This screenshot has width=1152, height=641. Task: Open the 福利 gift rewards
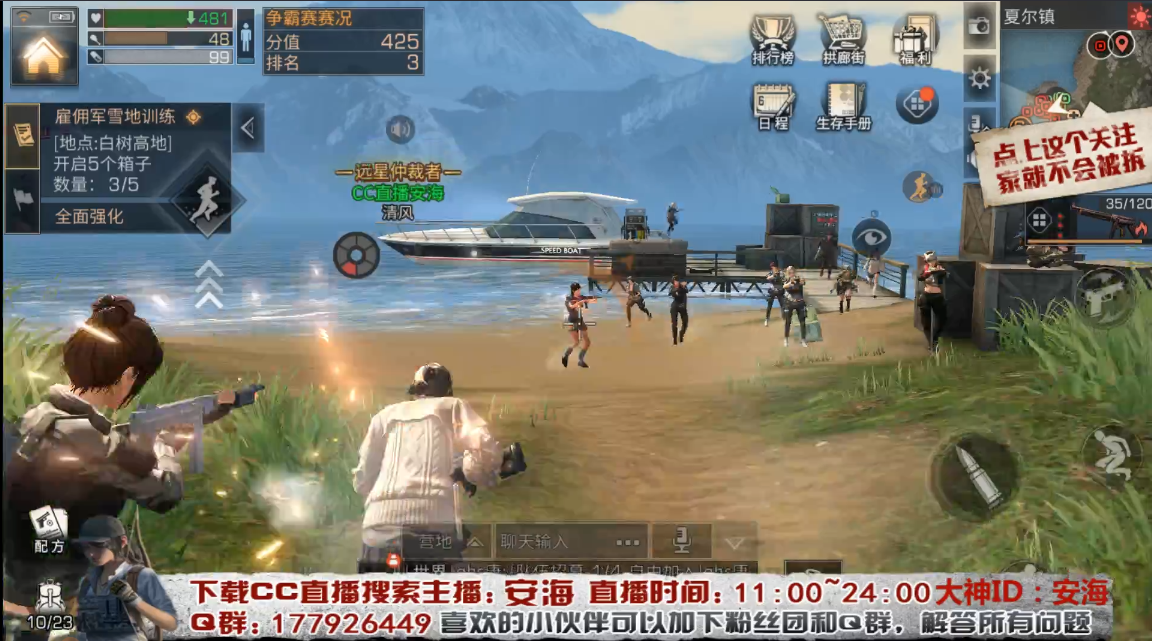tap(914, 41)
